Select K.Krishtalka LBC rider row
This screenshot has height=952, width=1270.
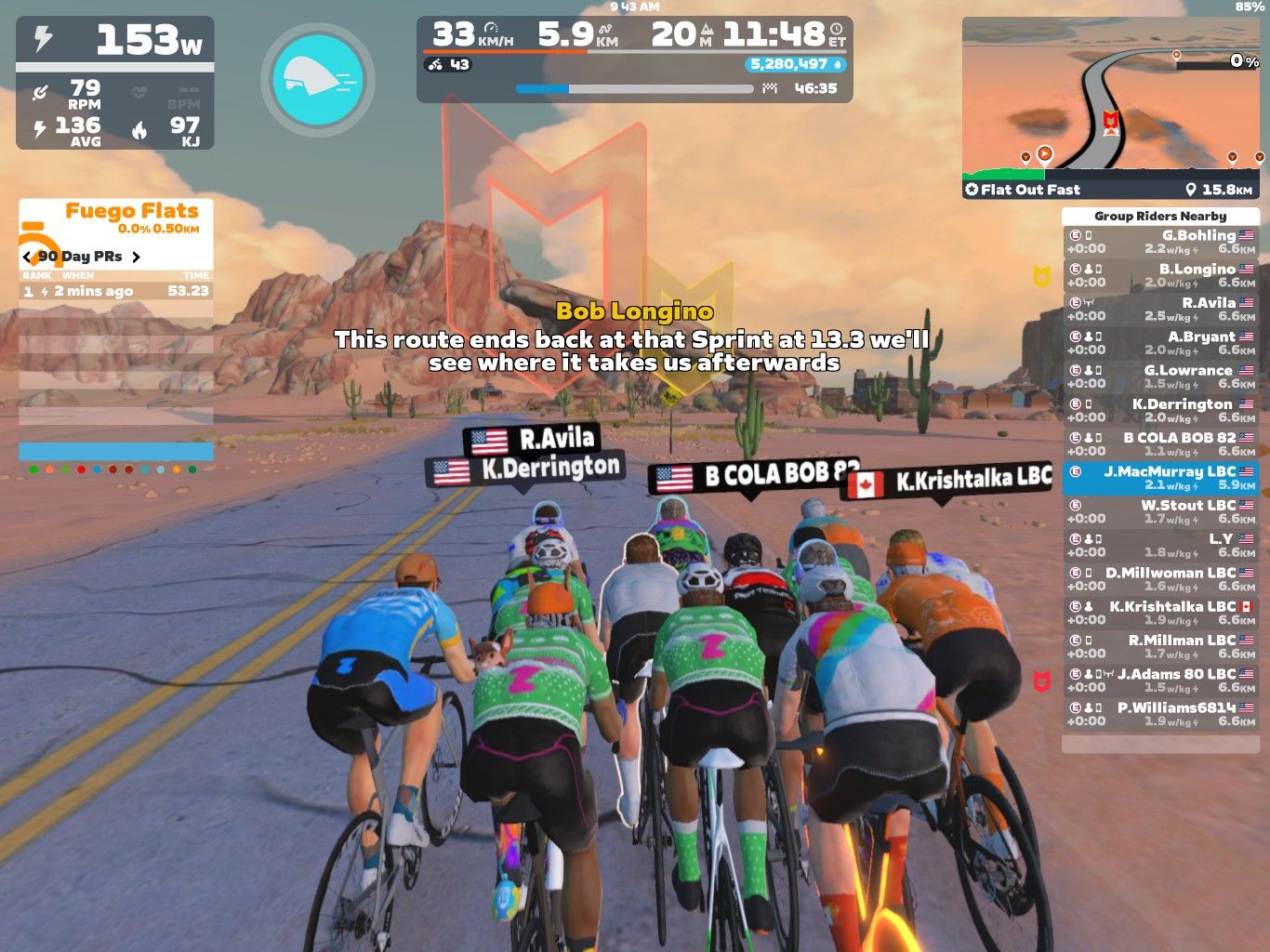[1160, 613]
